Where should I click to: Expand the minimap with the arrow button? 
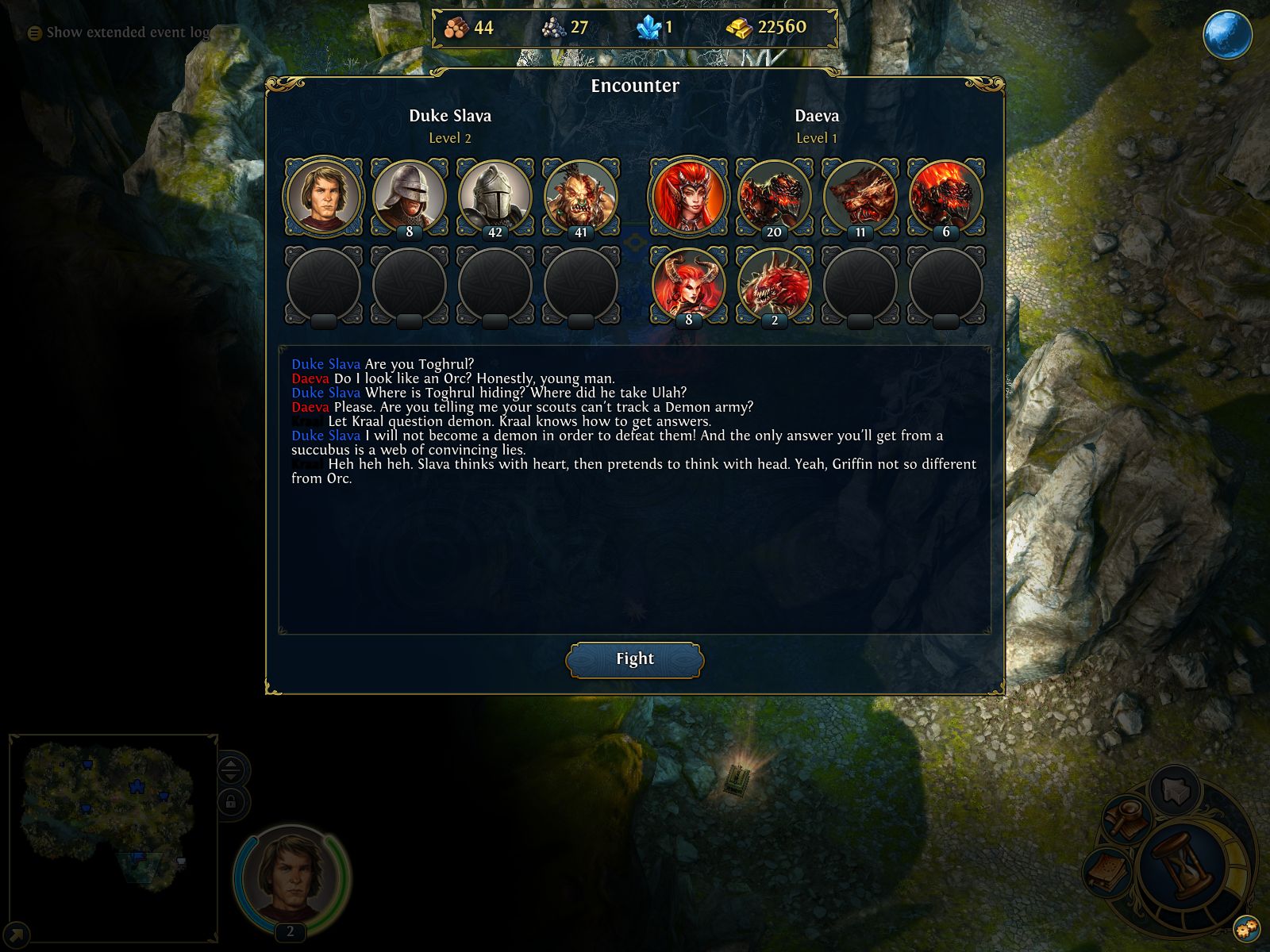click(x=17, y=934)
